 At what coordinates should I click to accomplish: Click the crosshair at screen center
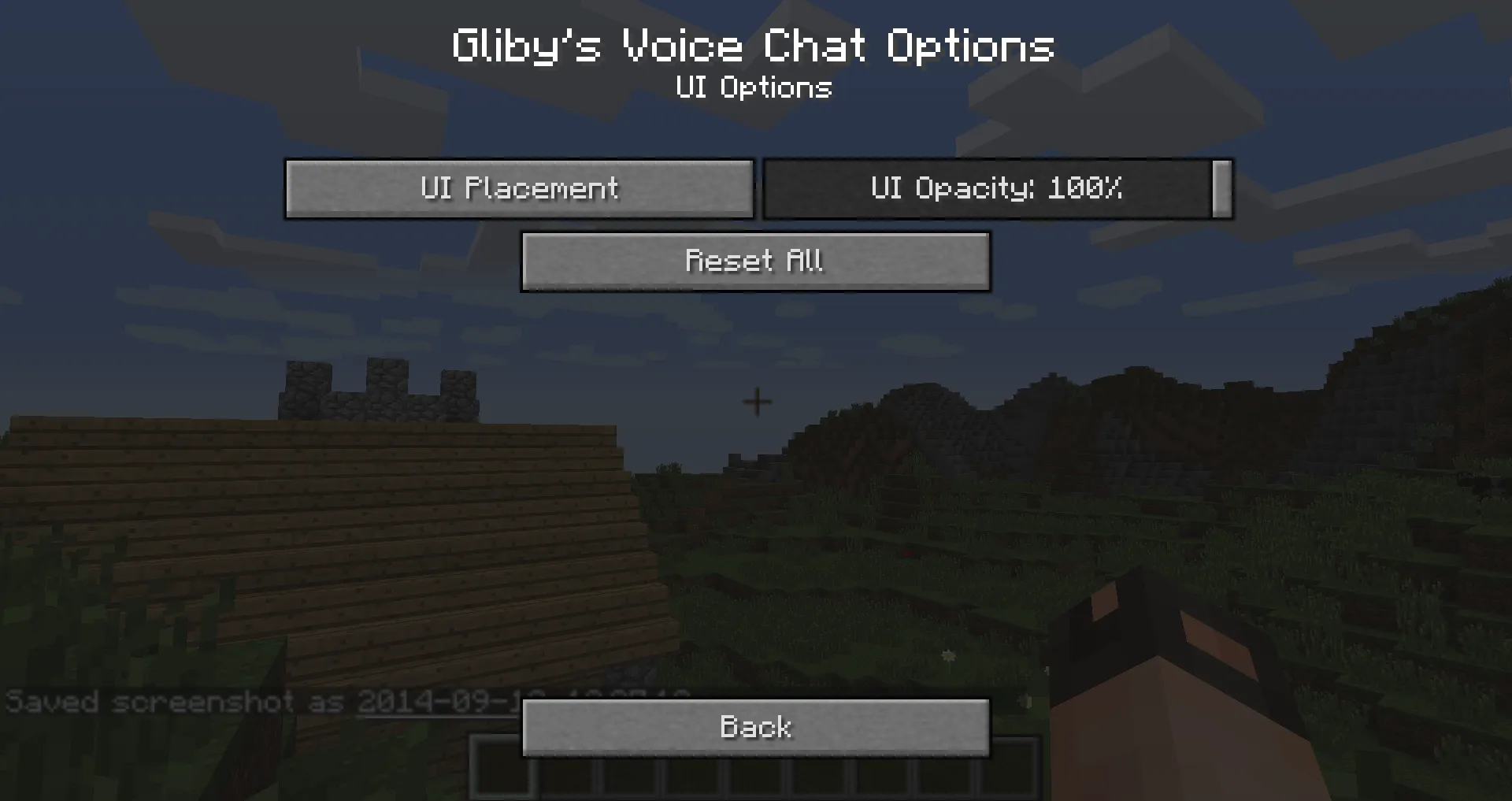click(756, 401)
